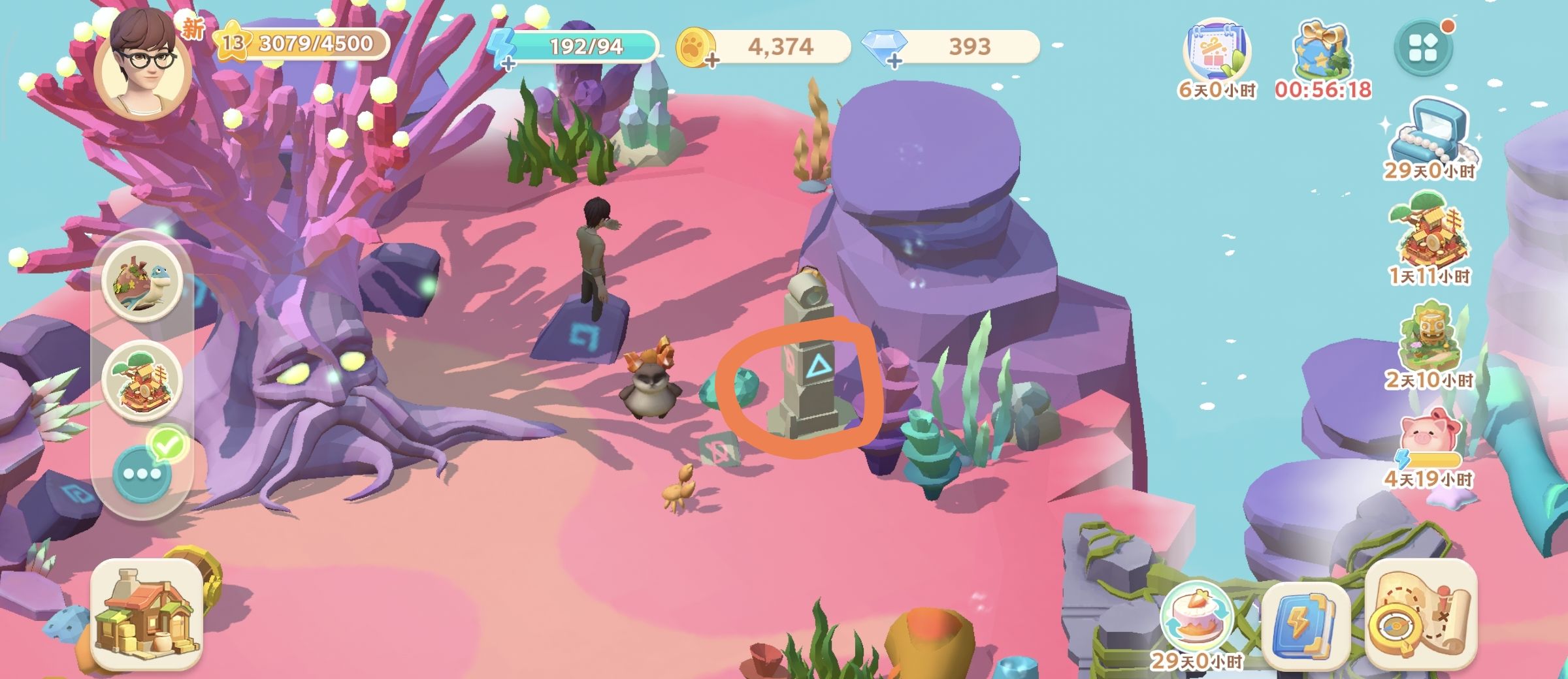Open the pink piggy bank offer

(x=1429, y=437)
